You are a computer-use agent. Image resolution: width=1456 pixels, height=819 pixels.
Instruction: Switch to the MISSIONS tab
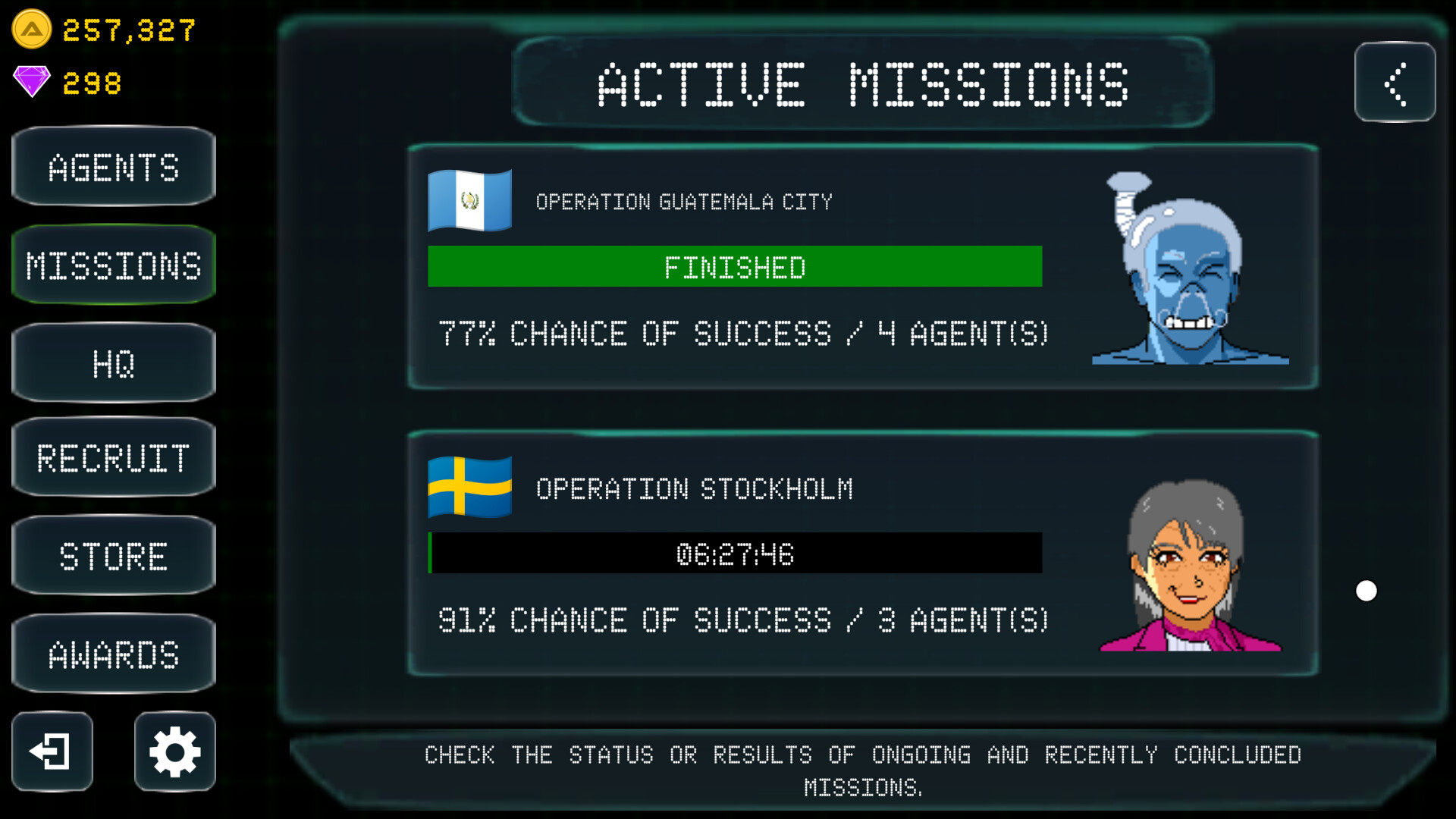[x=112, y=265]
